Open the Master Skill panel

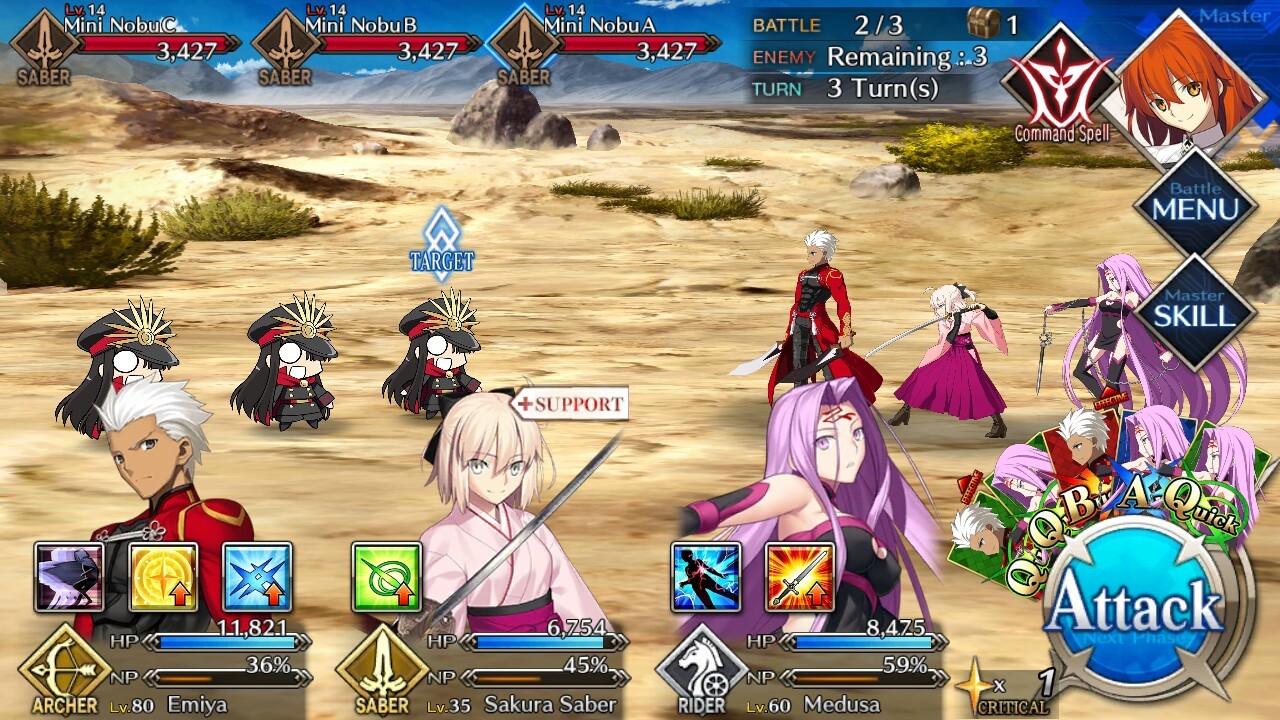pos(1195,312)
